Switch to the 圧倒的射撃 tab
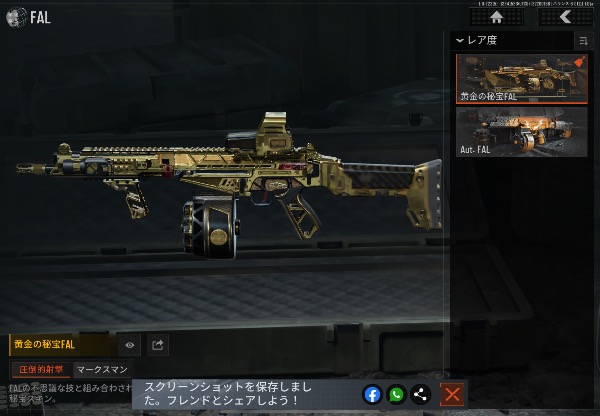Viewport: 600px width, 416px height. [x=40, y=370]
